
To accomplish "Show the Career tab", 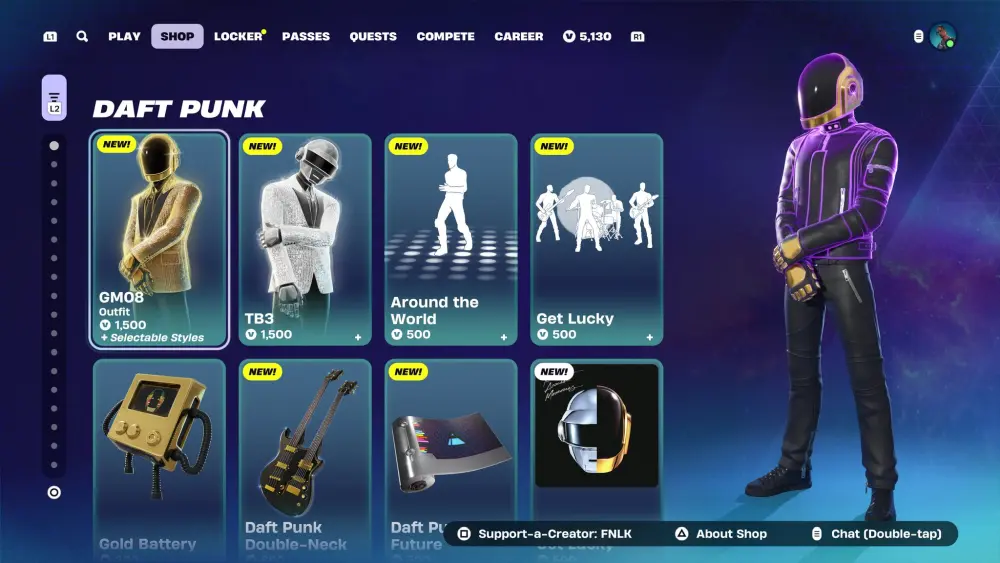I will [519, 36].
